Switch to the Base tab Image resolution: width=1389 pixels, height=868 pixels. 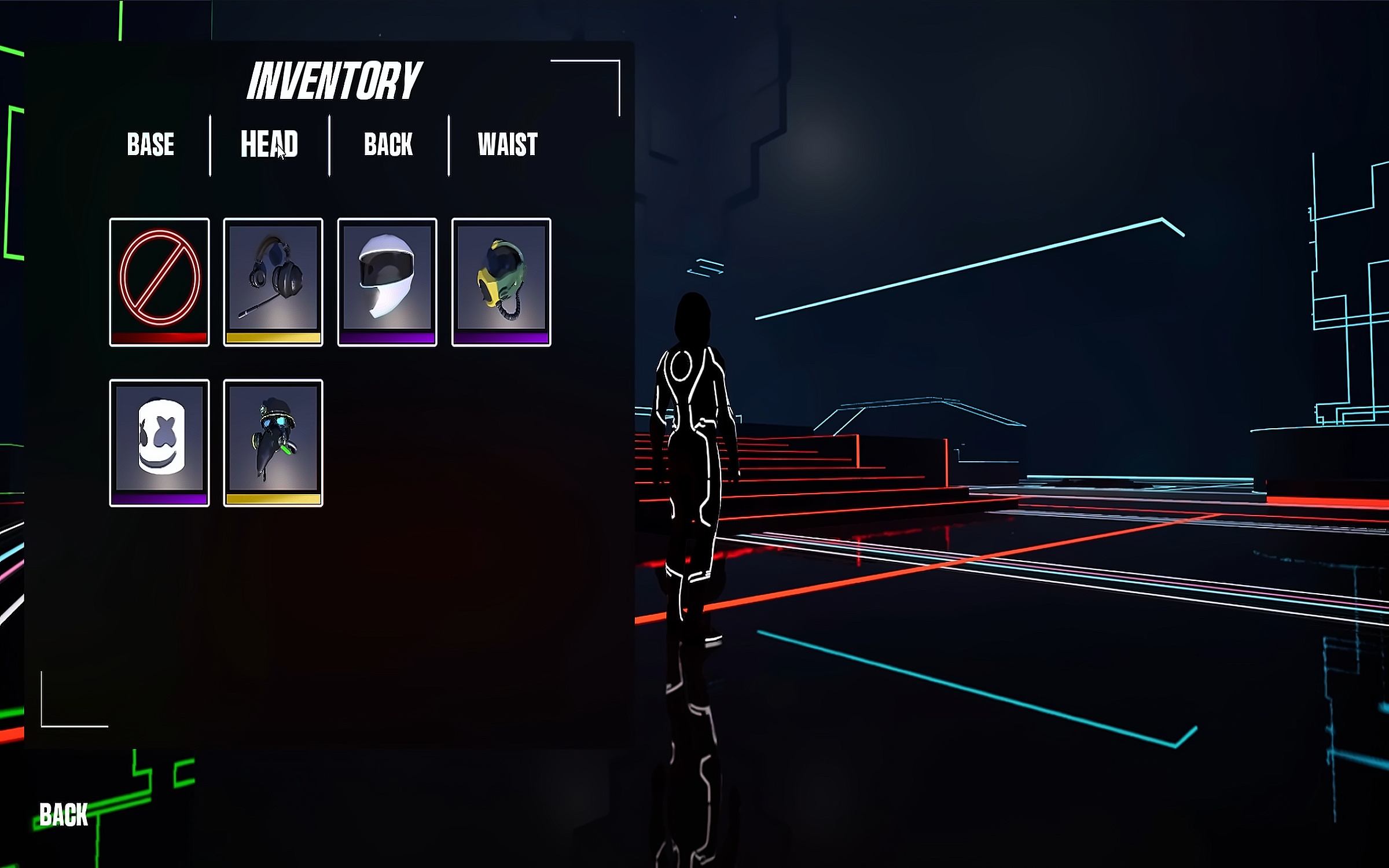(150, 145)
